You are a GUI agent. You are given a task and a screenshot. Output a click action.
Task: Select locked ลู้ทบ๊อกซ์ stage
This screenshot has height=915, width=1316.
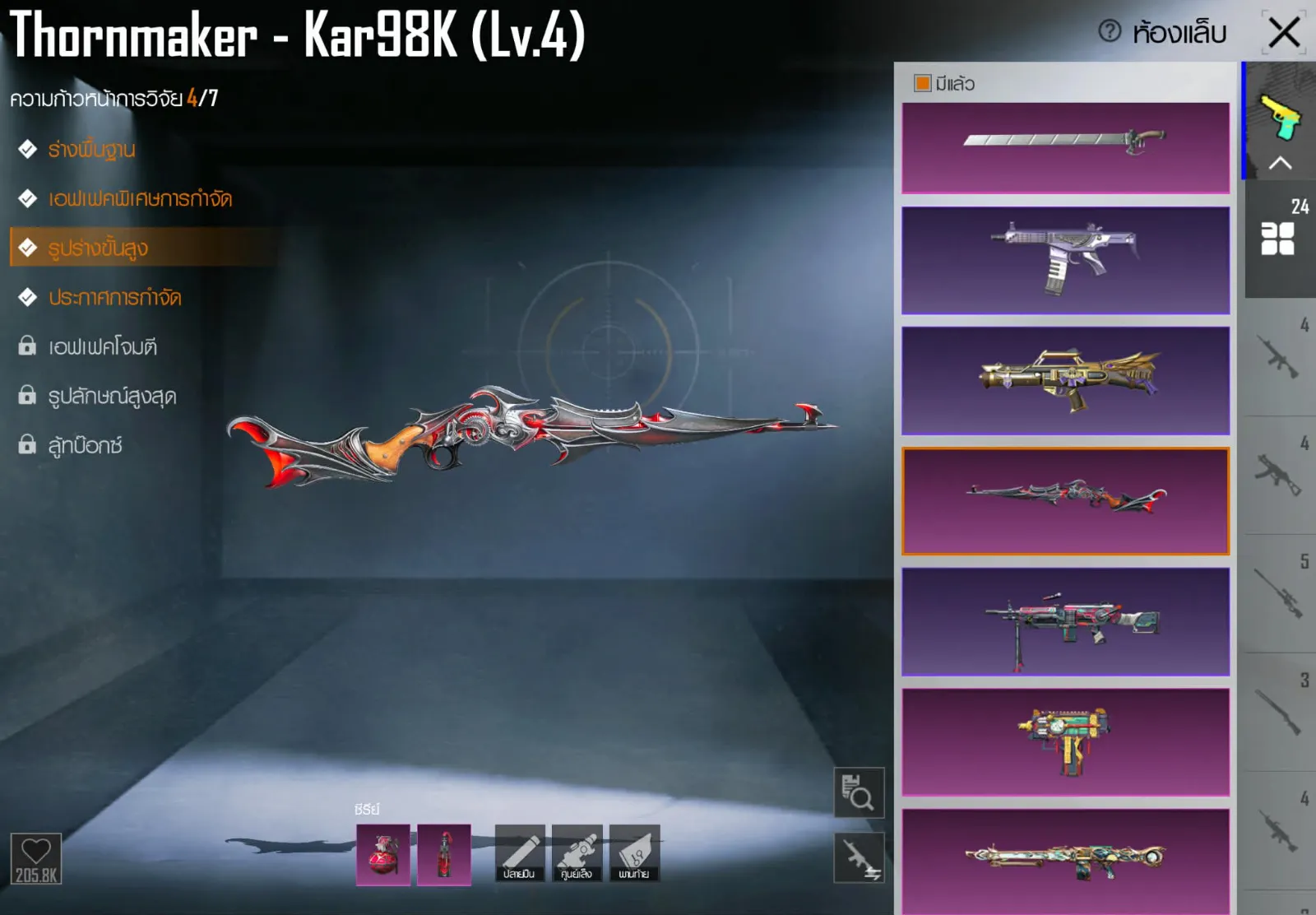coord(85,445)
